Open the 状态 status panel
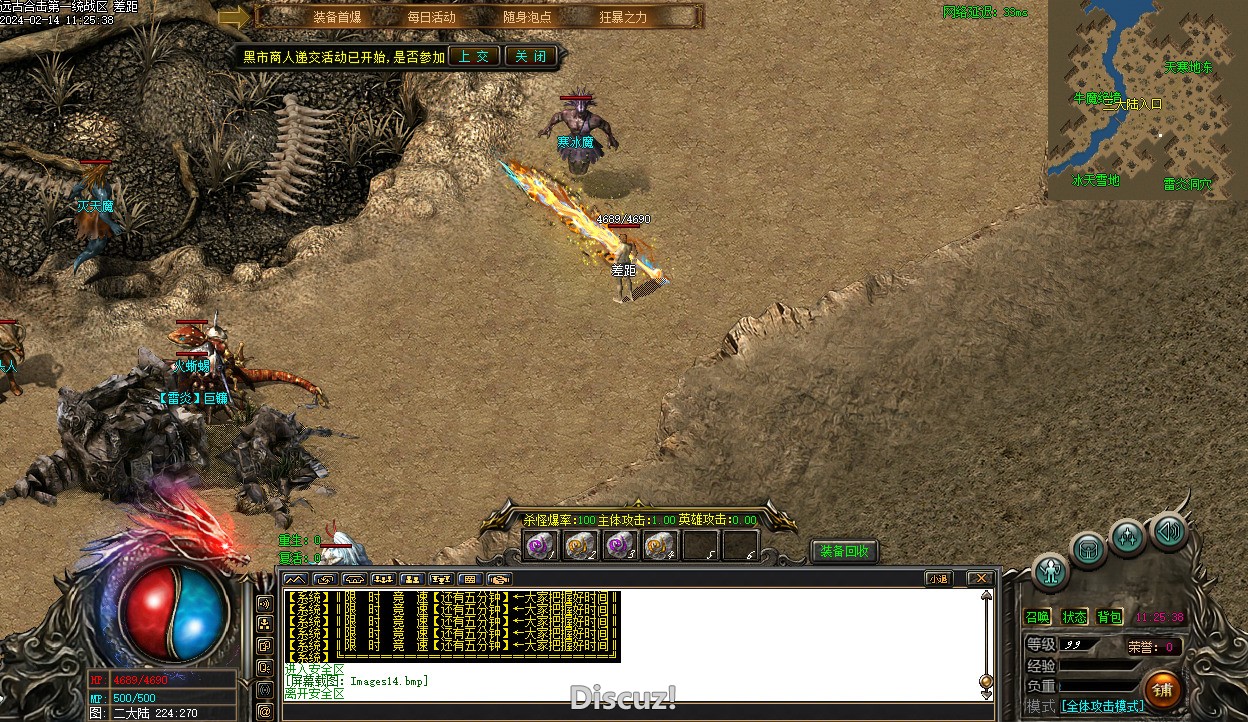 click(x=1074, y=617)
